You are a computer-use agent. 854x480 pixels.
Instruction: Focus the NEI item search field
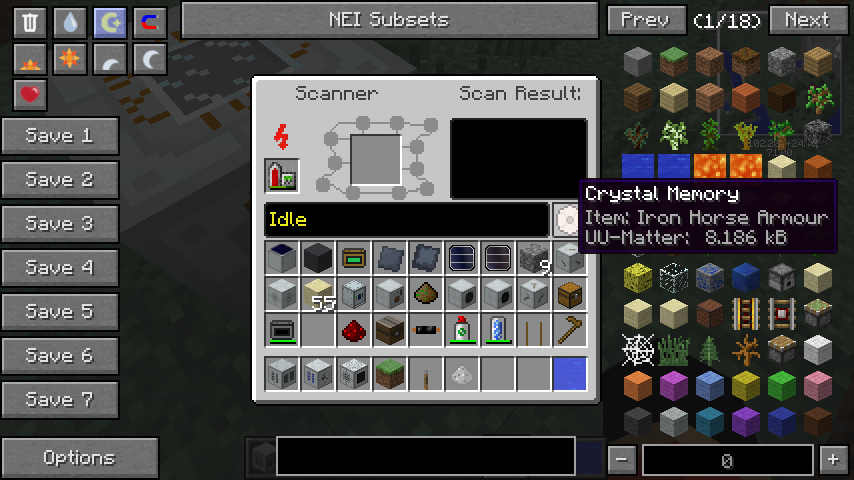425,456
